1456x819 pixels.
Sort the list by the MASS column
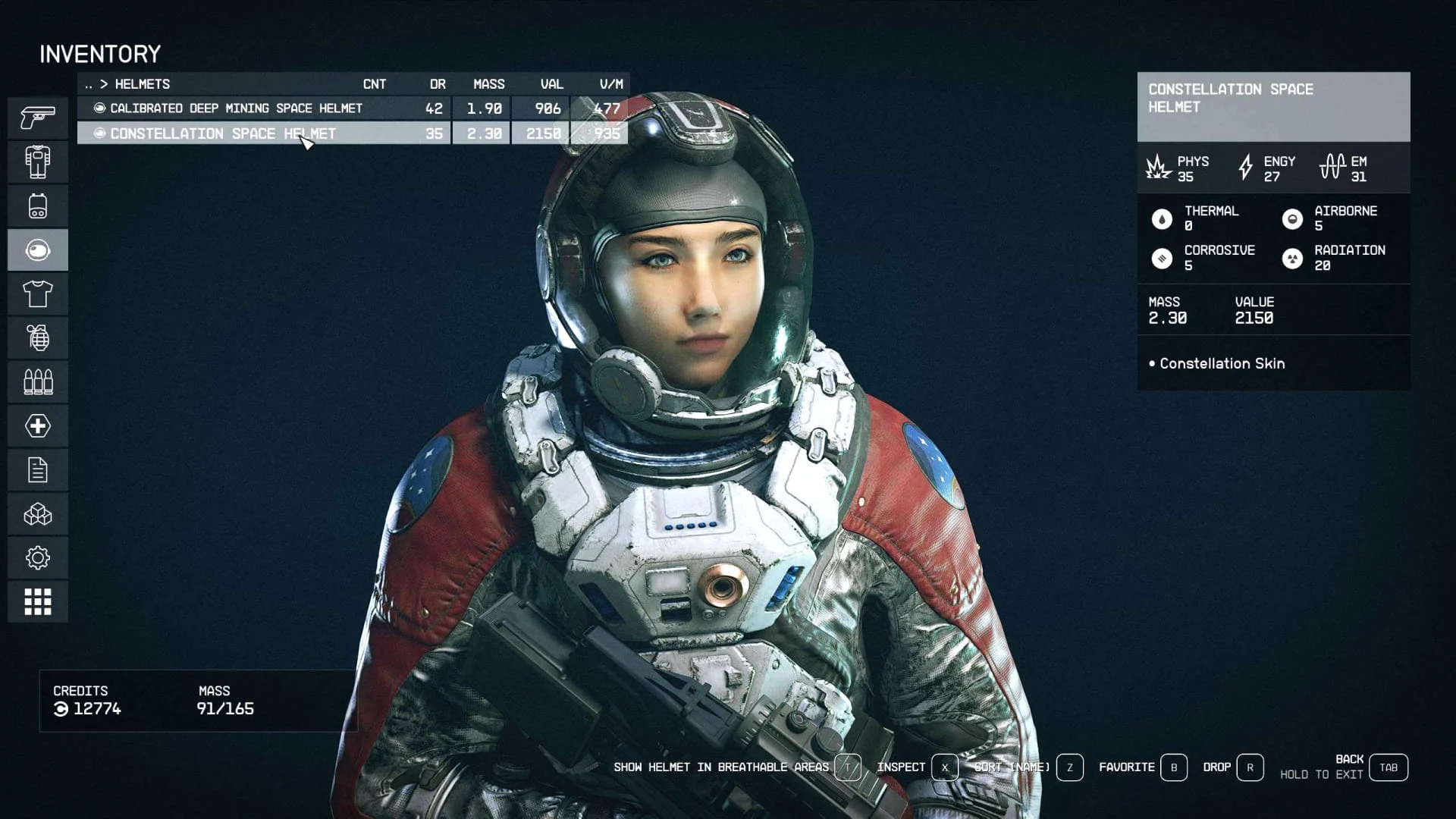[x=488, y=84]
